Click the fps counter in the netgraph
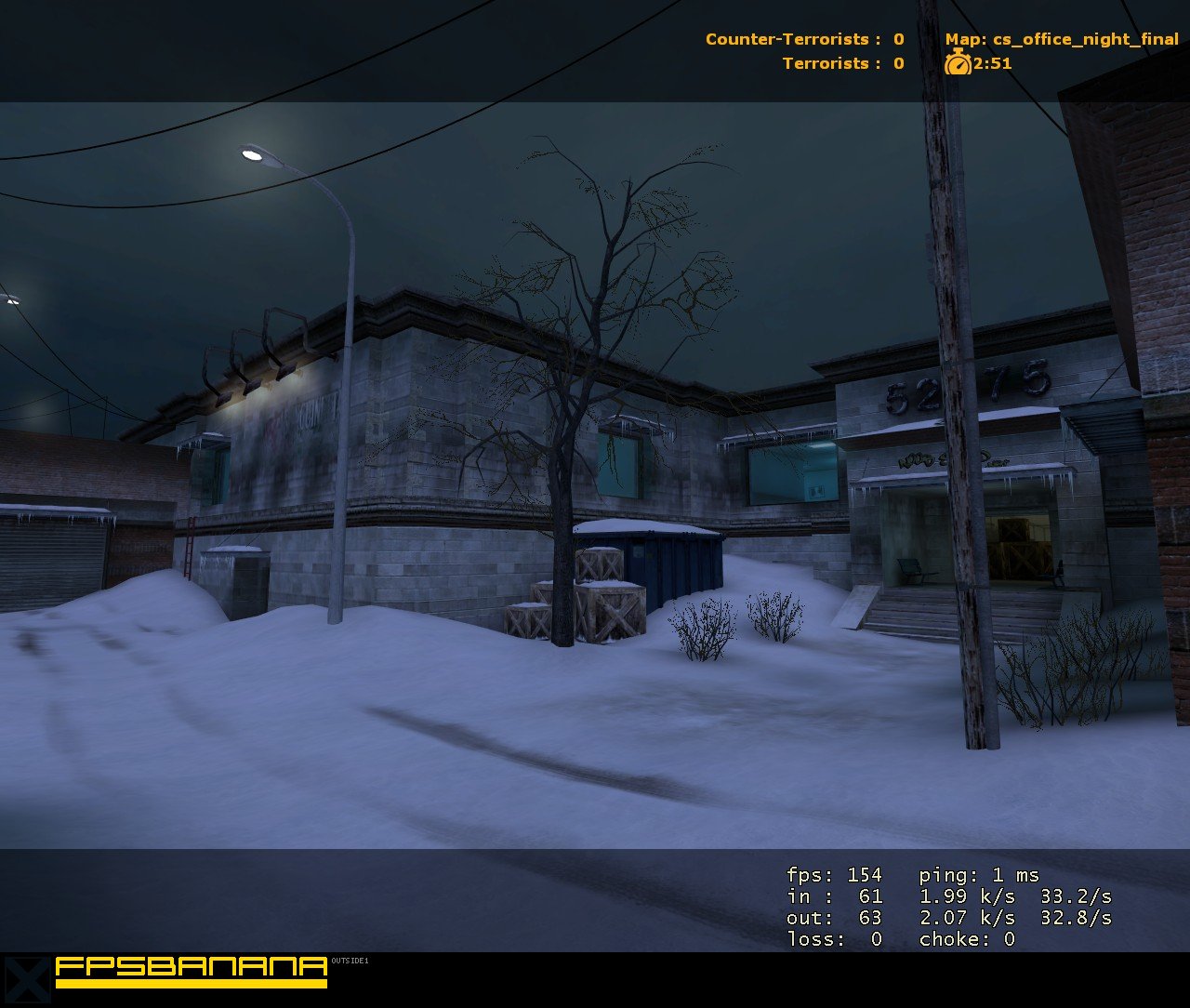The image size is (1190, 1008). [834, 874]
